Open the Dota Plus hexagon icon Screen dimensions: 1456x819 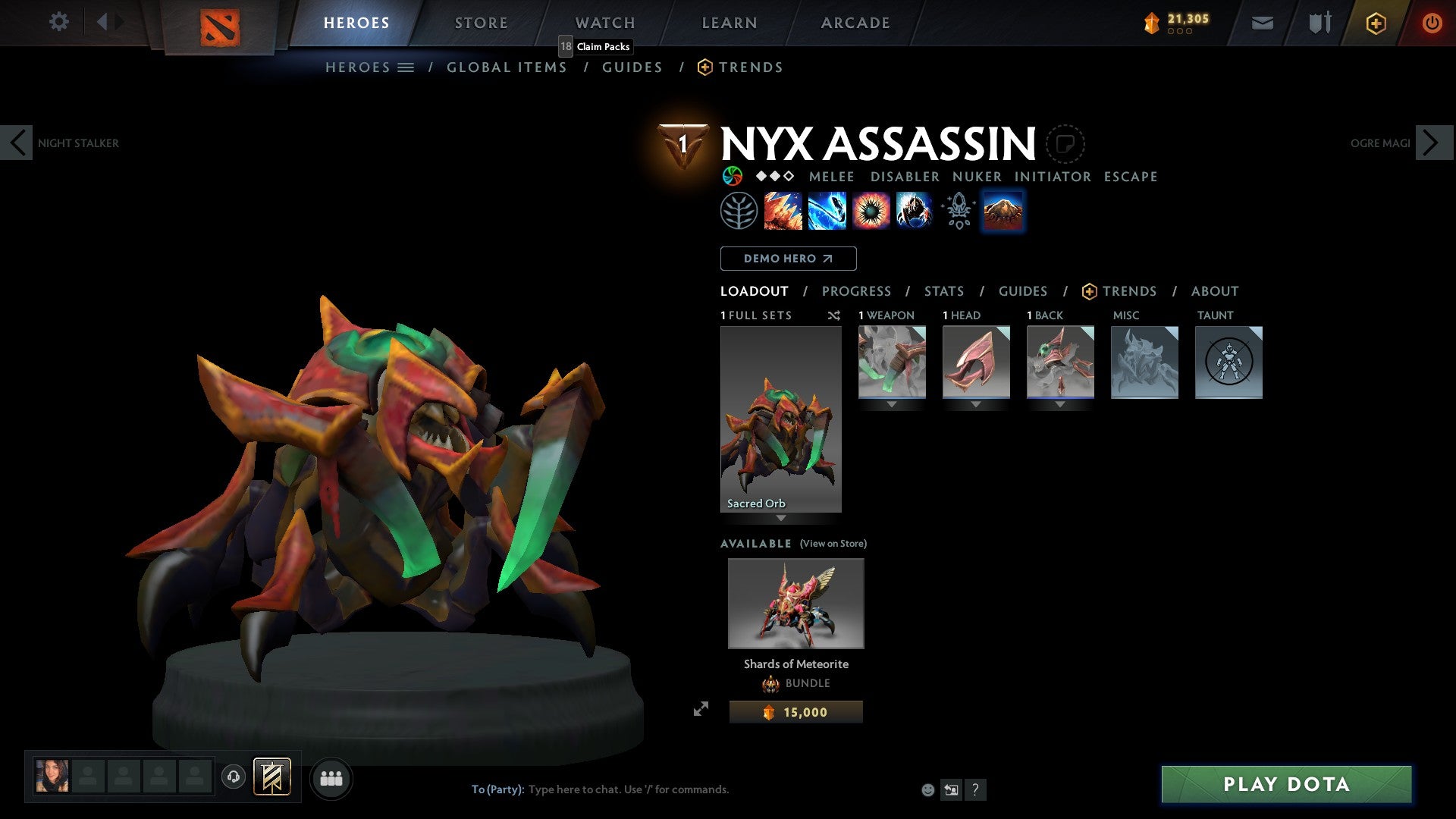pos(1375,23)
